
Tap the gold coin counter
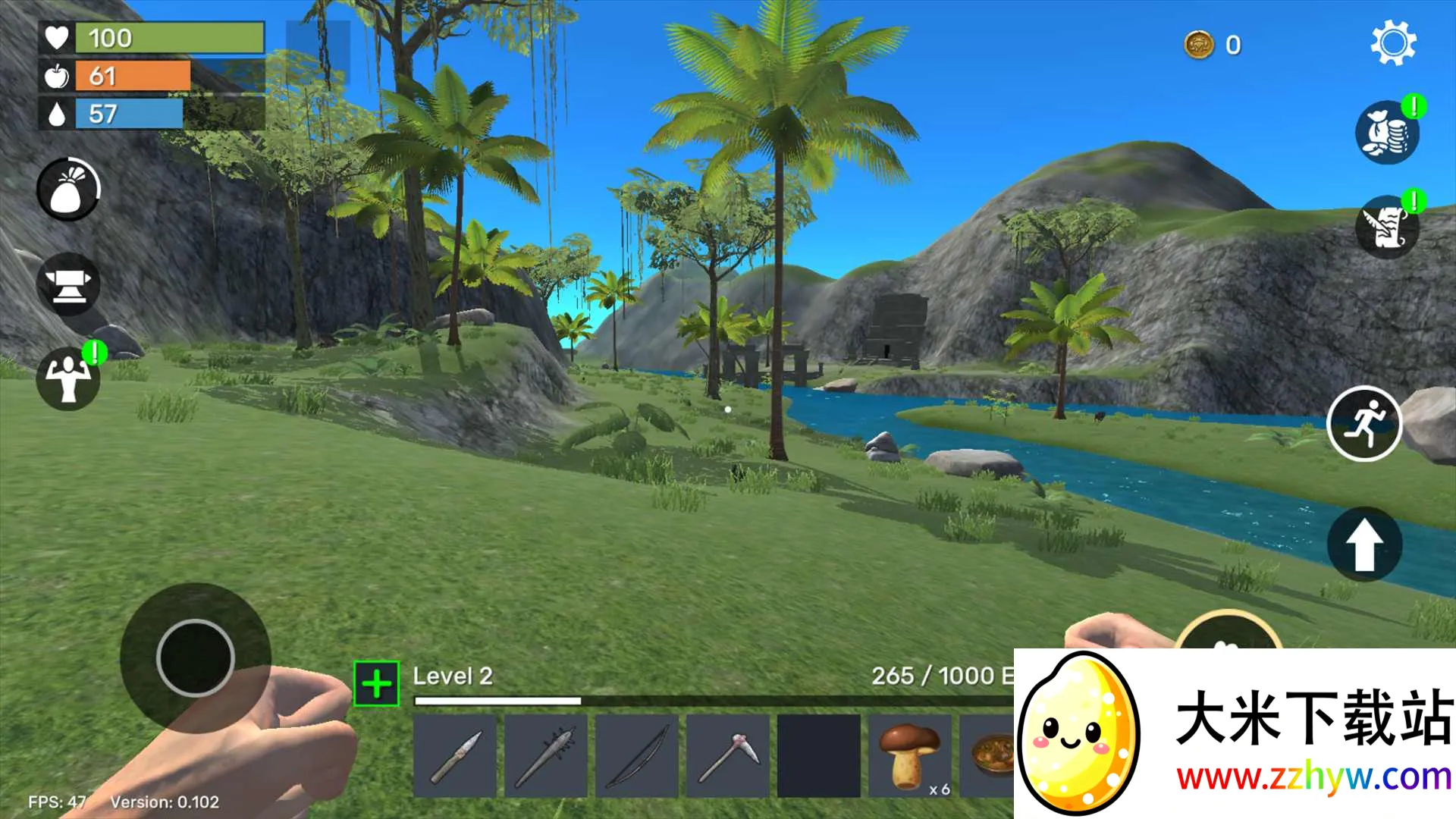pyautogui.click(x=1213, y=45)
